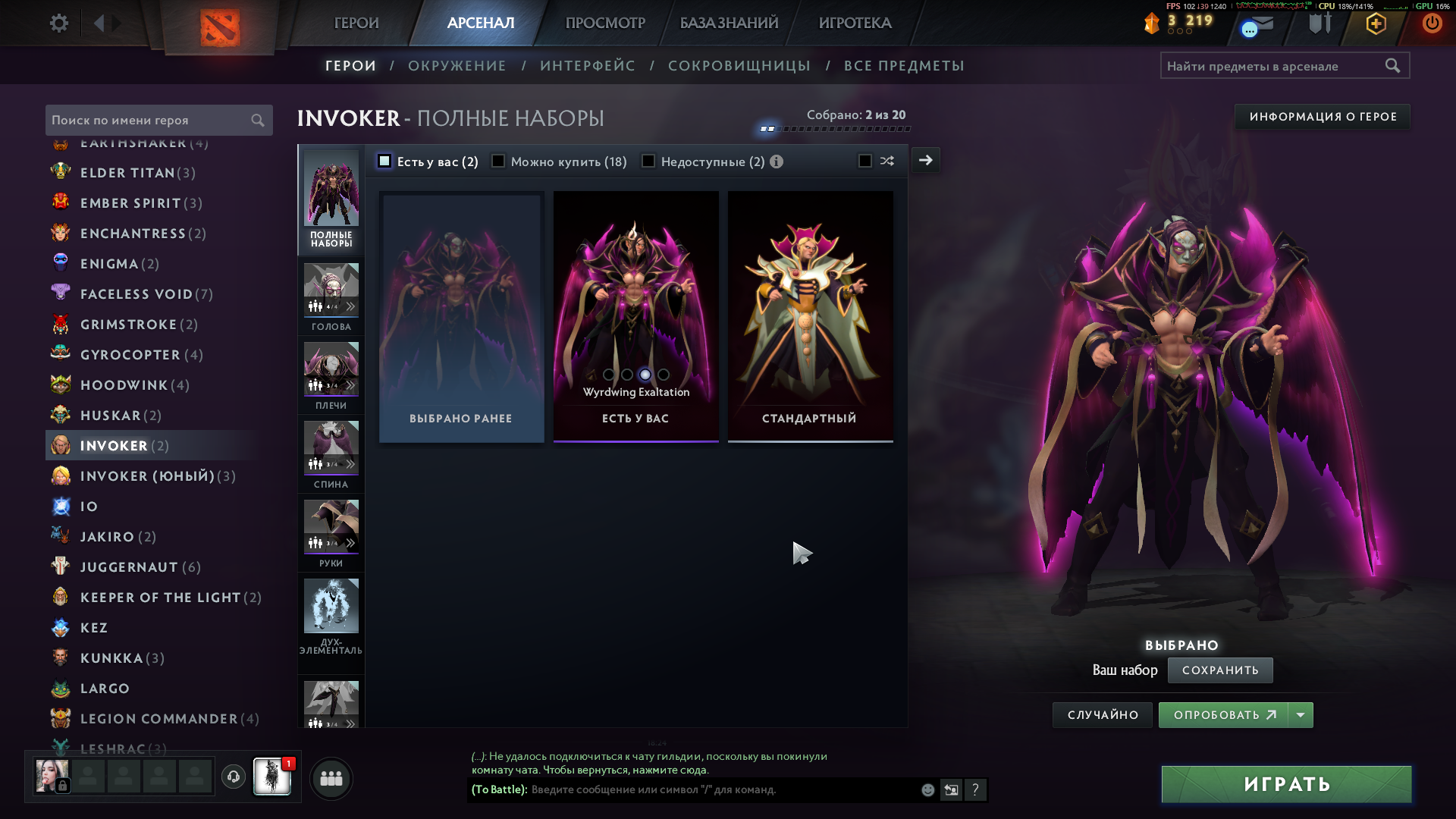The height and width of the screenshot is (819, 1456).
Task: Try the set with ОПРОБОВАТЬ
Action: [x=1223, y=715]
